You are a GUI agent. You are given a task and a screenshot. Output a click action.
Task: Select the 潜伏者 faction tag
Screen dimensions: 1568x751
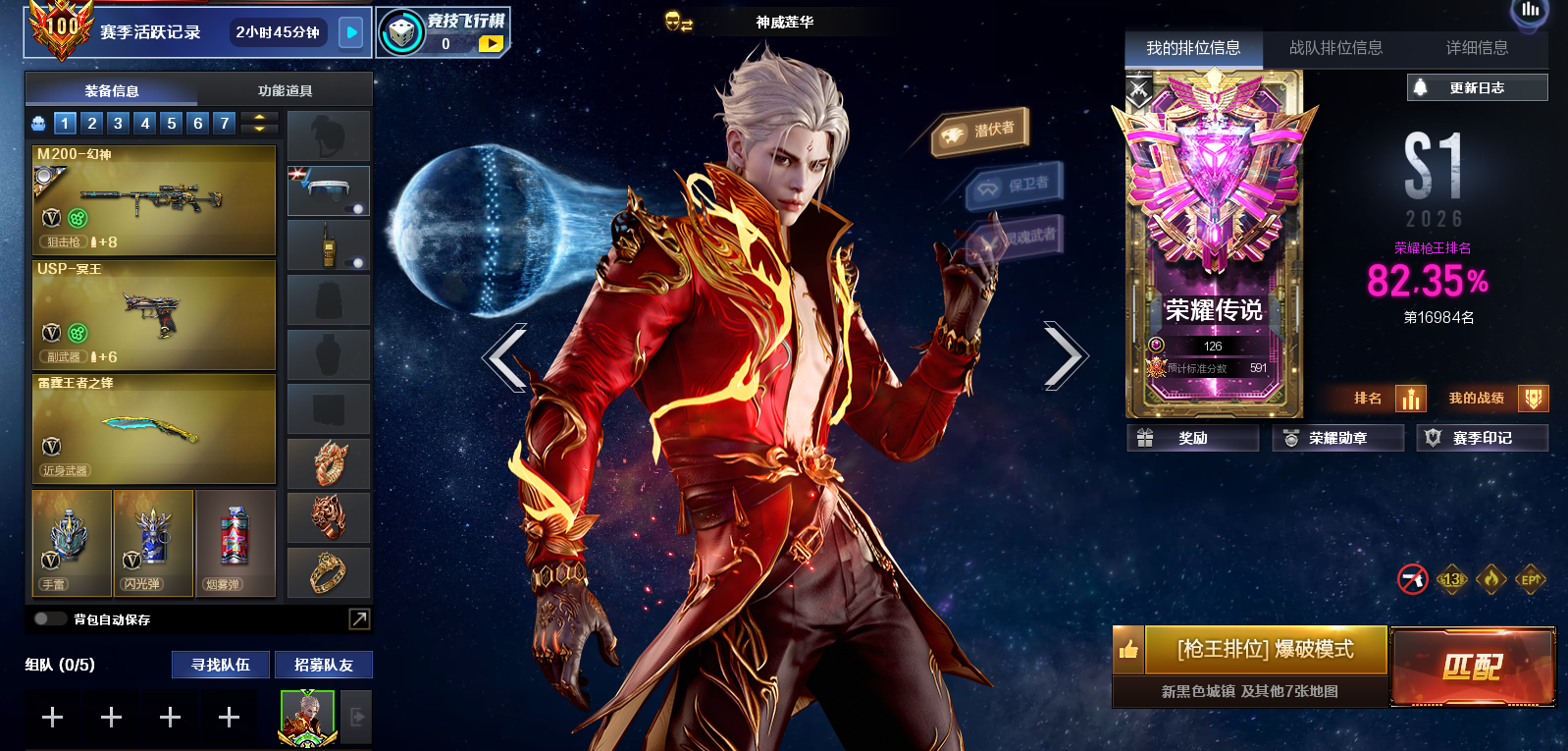(x=979, y=132)
